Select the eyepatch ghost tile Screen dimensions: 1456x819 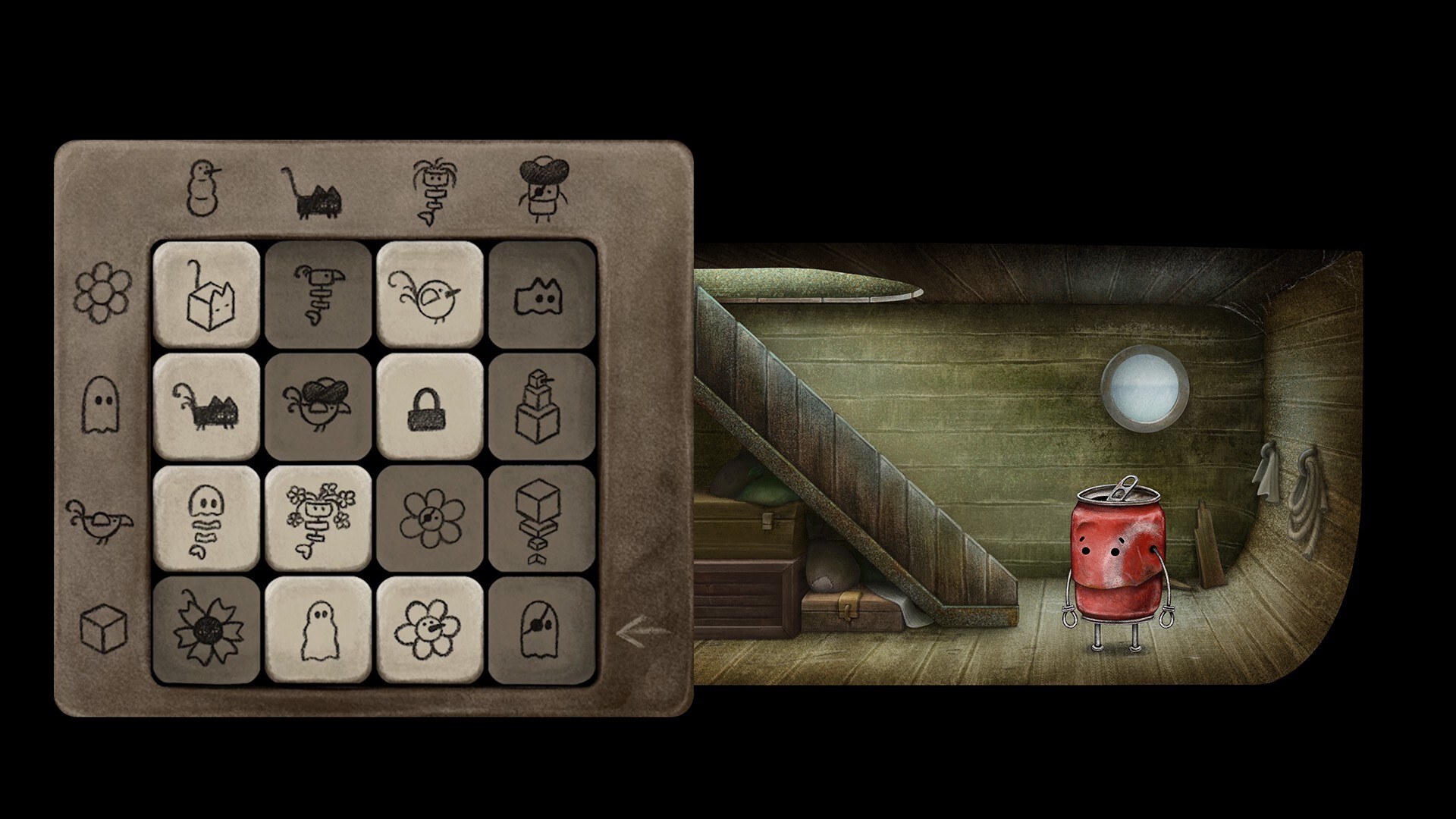click(542, 629)
